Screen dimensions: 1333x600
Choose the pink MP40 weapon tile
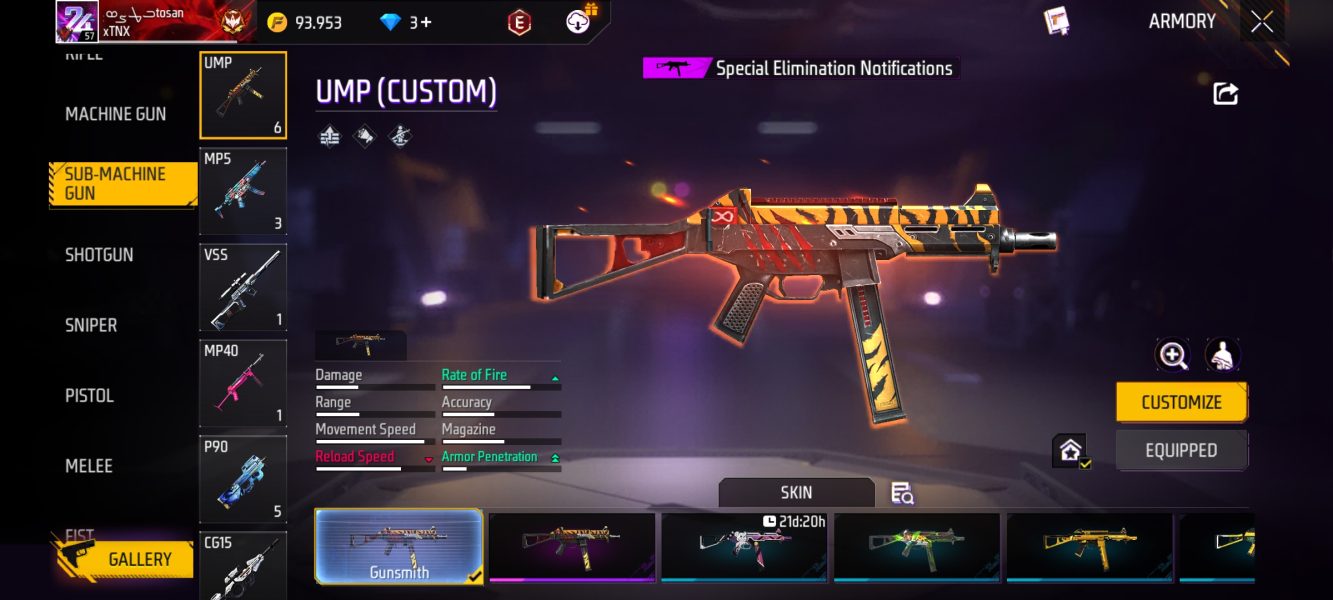(x=243, y=383)
